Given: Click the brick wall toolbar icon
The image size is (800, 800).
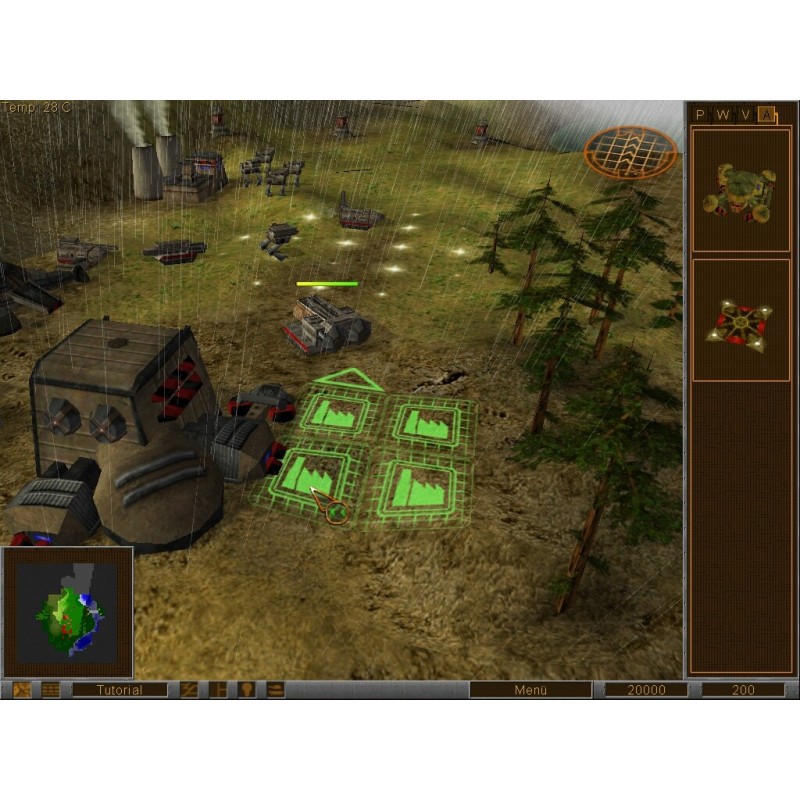Looking at the screenshot, I should click(50, 690).
